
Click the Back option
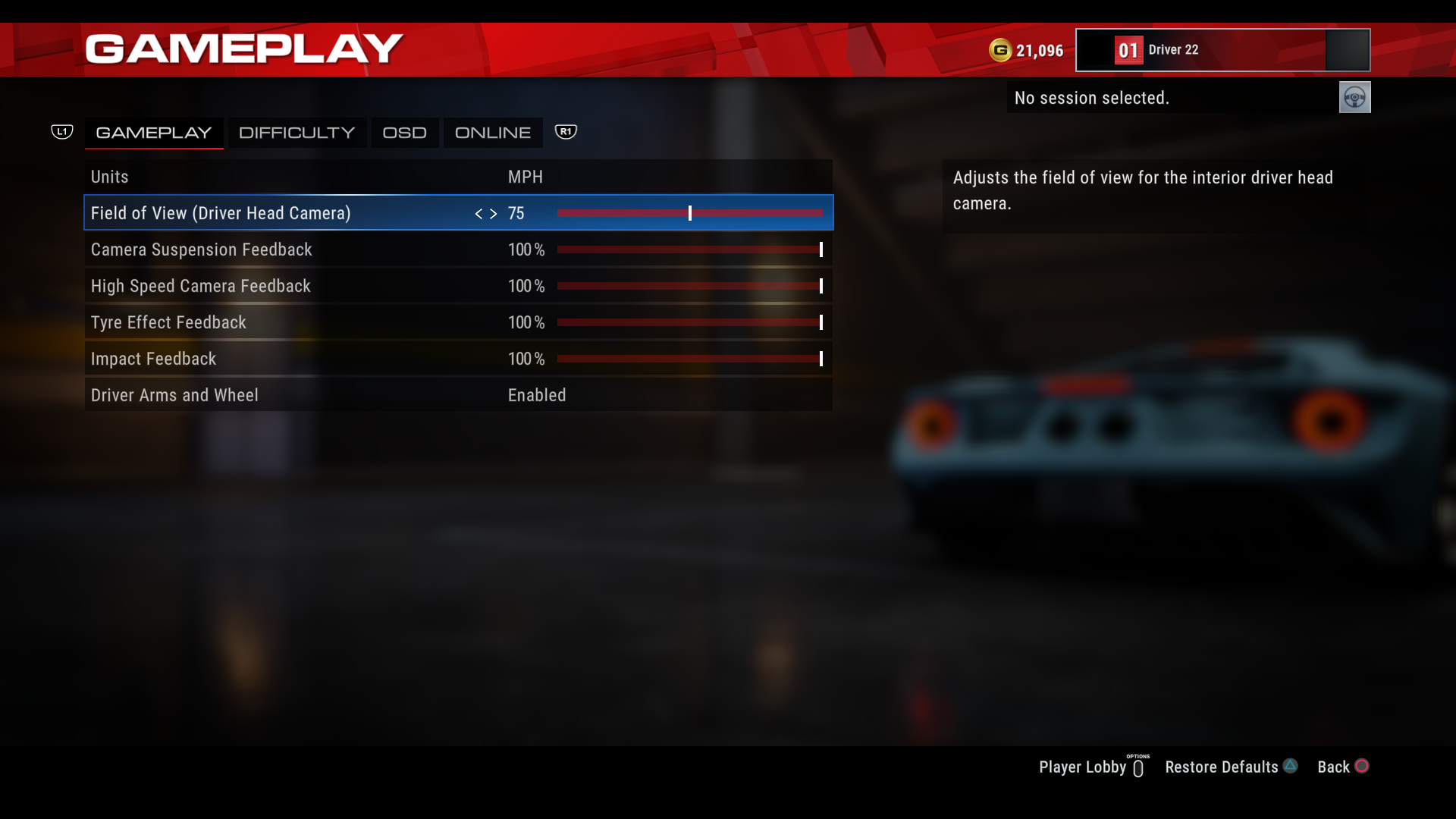point(1336,767)
